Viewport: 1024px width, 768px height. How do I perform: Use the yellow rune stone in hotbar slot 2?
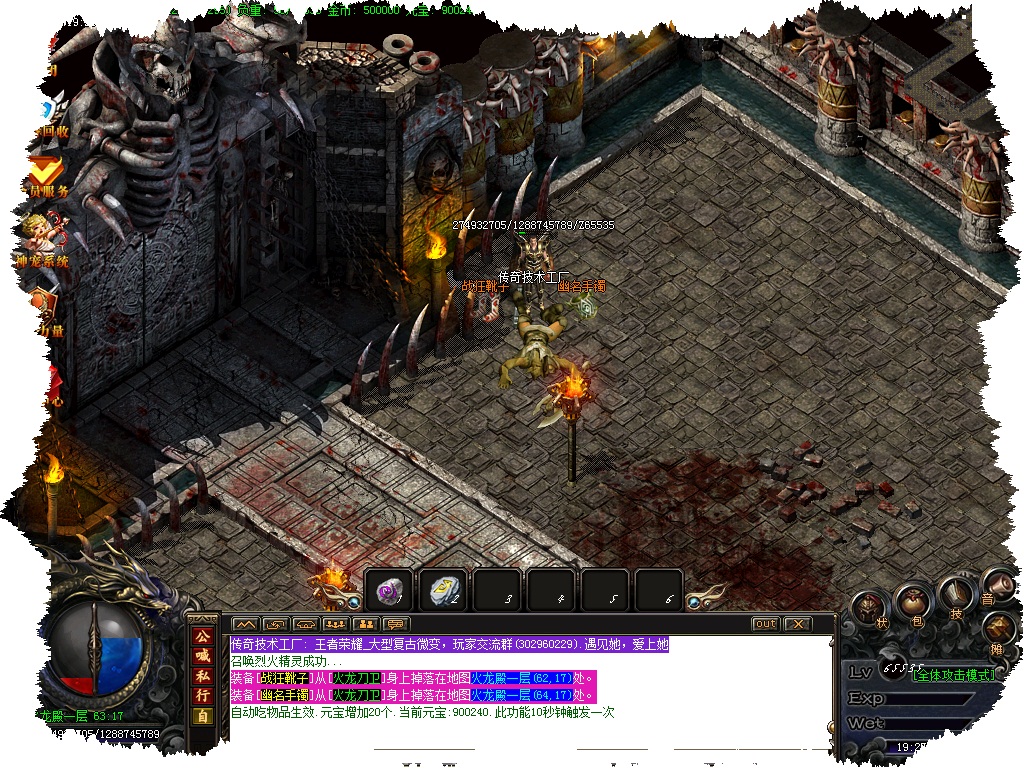[x=442, y=592]
